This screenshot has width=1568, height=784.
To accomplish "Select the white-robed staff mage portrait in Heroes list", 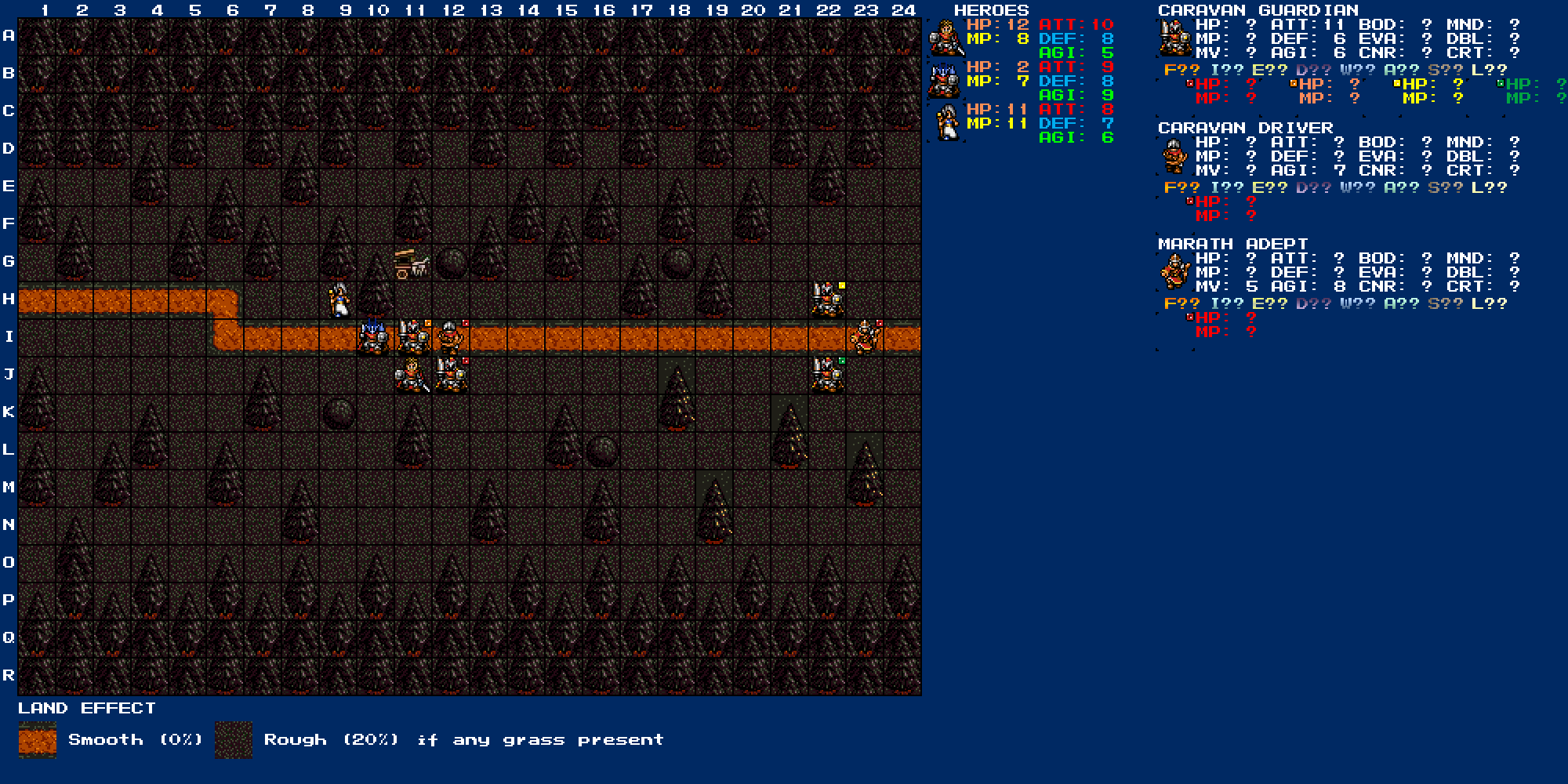I will point(946,122).
